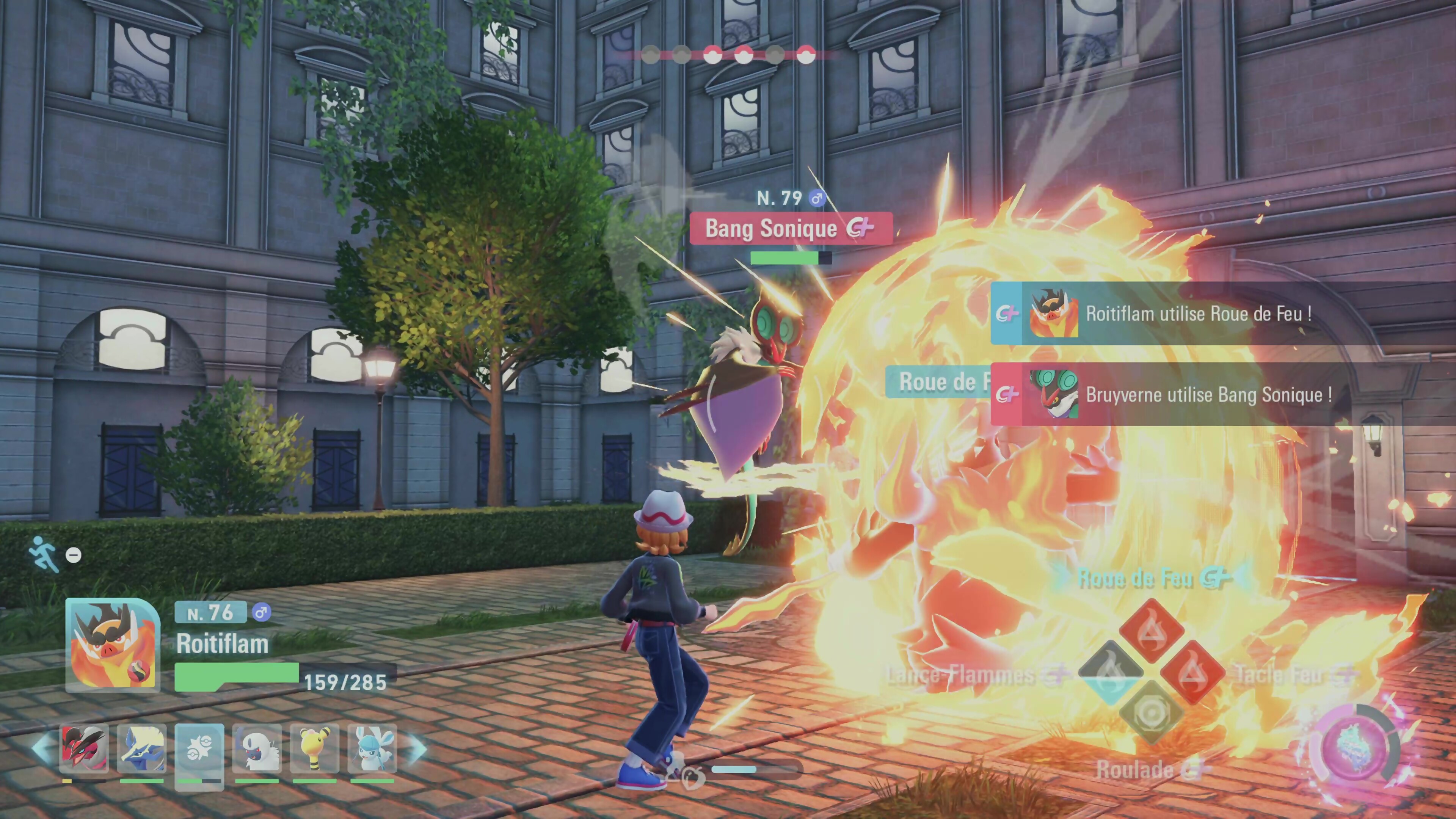Click the enemy's Bang Sonique move label
Screen dimensions: 1456x819
pyautogui.click(x=790, y=228)
